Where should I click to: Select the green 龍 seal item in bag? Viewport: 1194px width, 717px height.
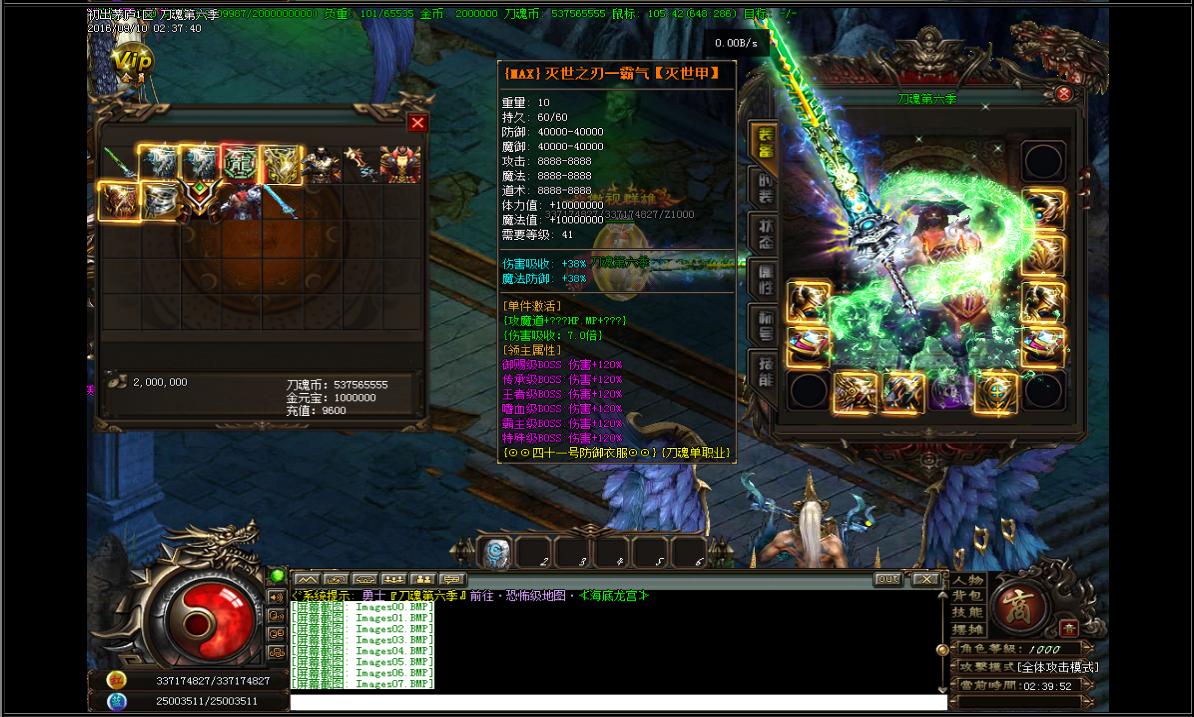pyautogui.click(x=240, y=163)
